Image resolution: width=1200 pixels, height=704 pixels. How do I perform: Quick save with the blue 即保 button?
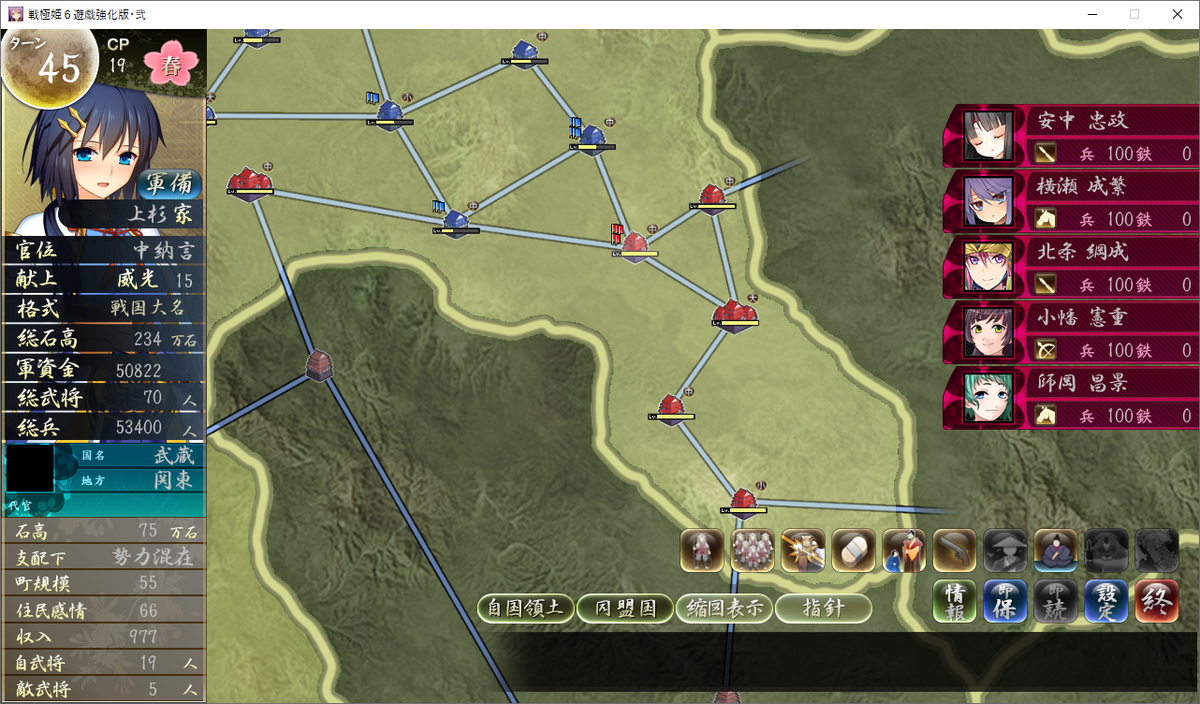tap(1005, 601)
